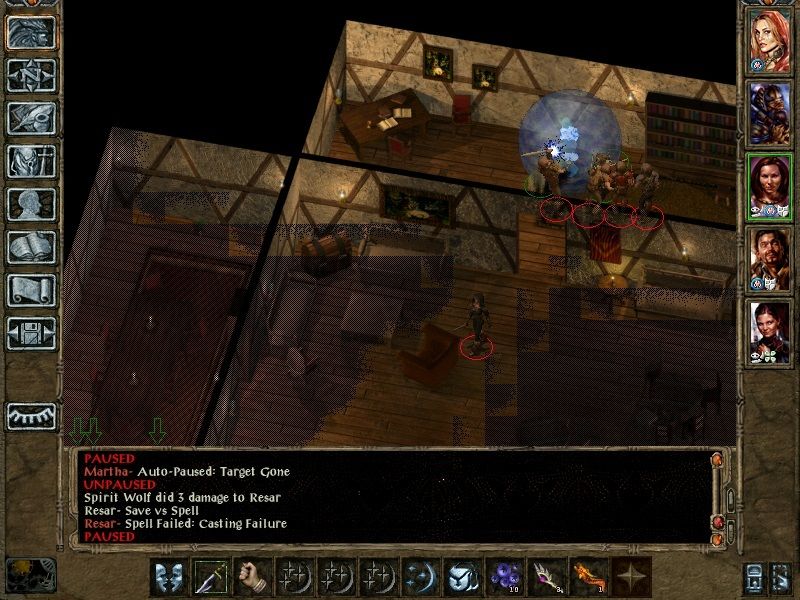This screenshot has height=600, width=800.
Task: Toggle the rest eye button
Action: click(31, 415)
